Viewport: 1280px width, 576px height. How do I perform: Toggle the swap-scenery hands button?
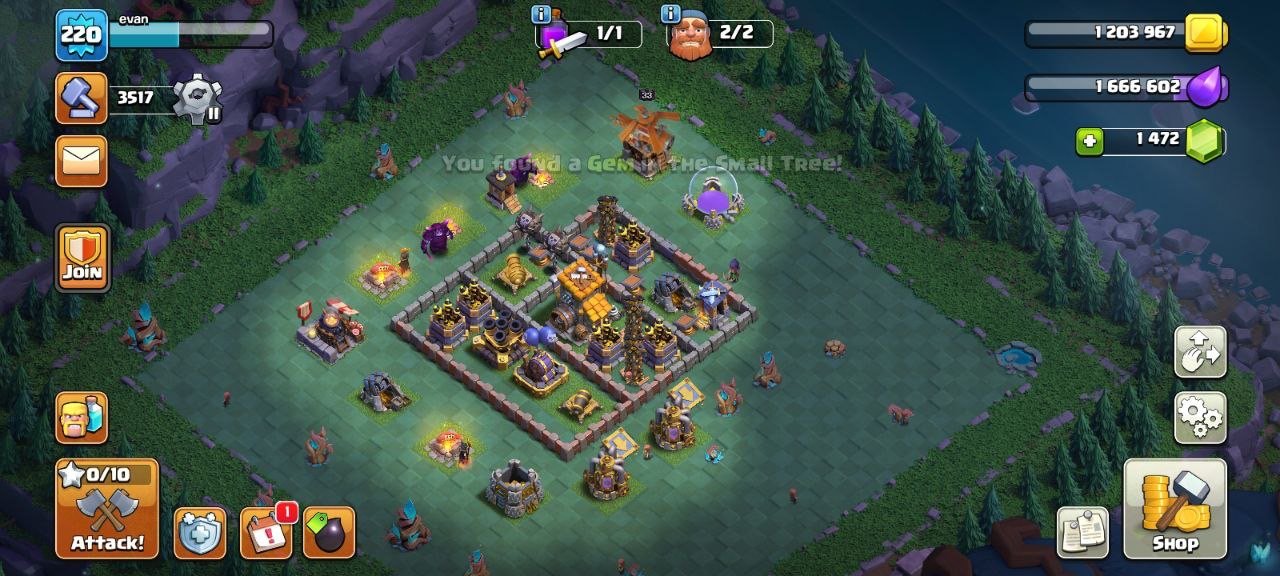point(1200,352)
